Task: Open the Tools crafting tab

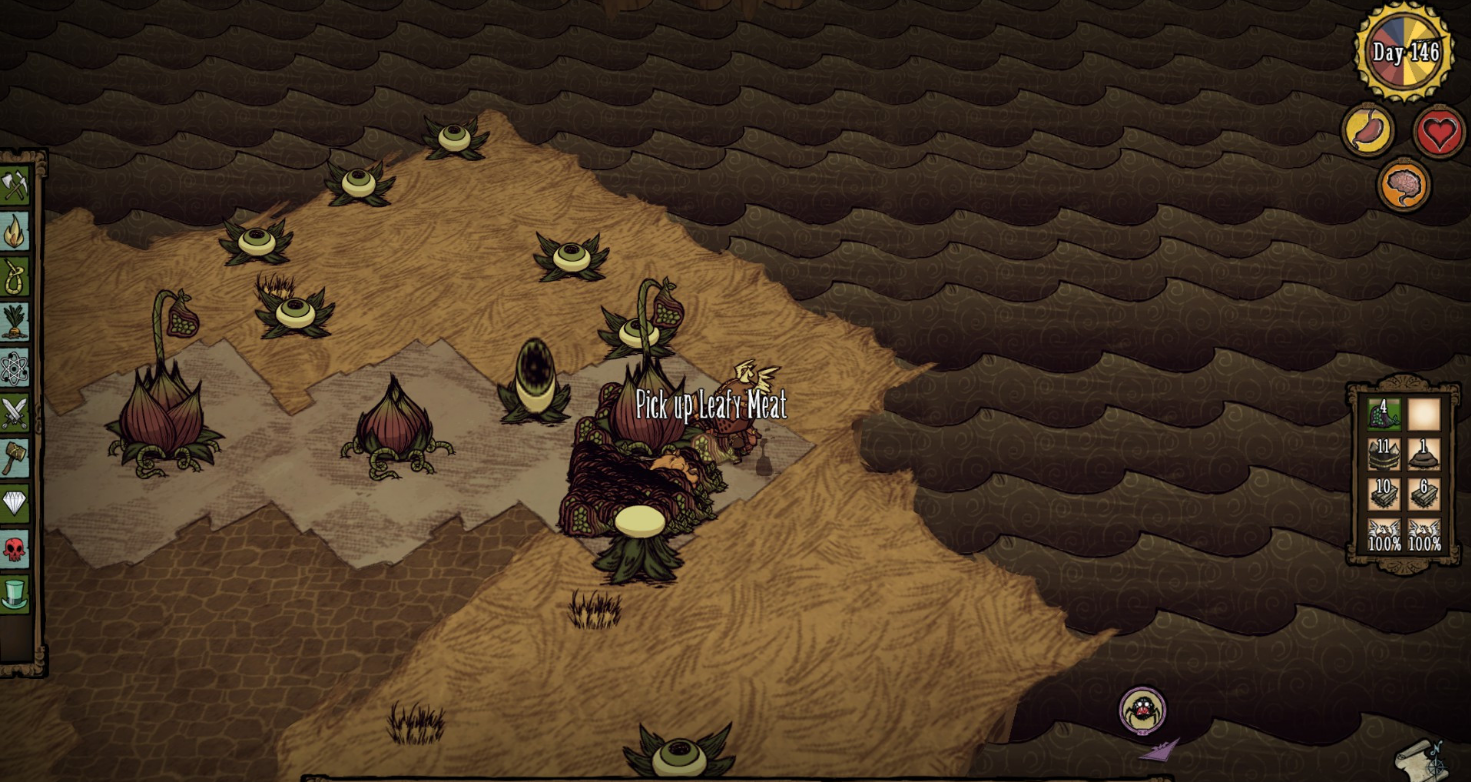Action: click(15, 186)
